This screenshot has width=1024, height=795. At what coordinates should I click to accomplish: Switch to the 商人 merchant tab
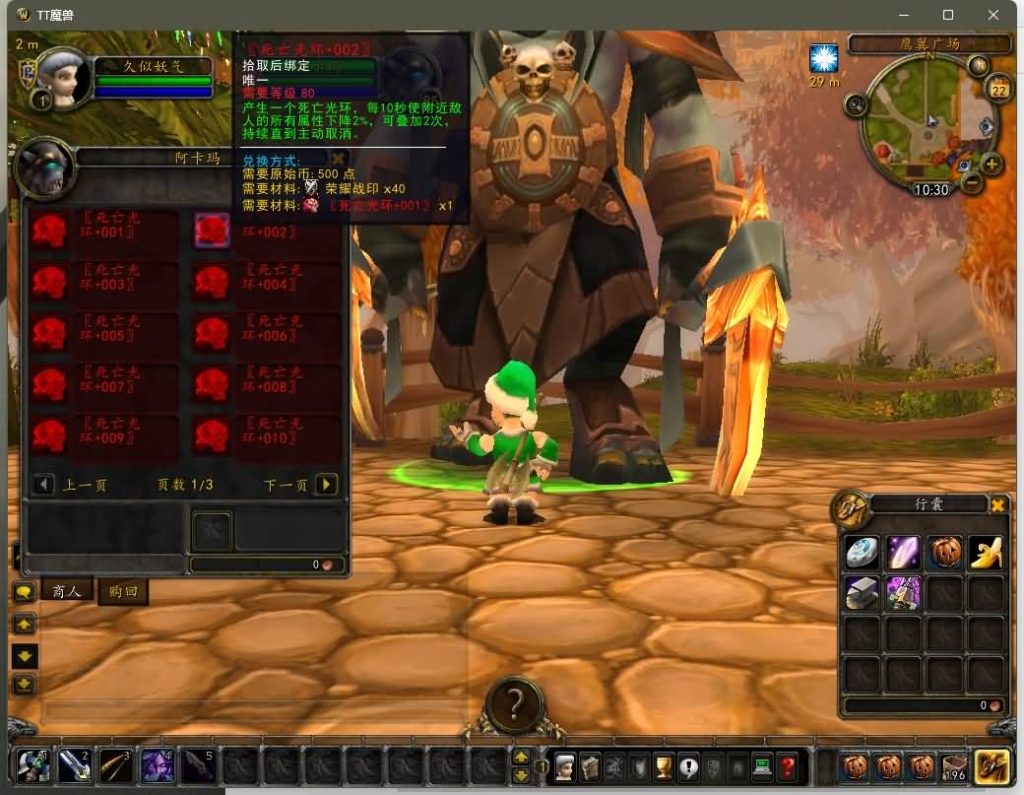point(66,591)
